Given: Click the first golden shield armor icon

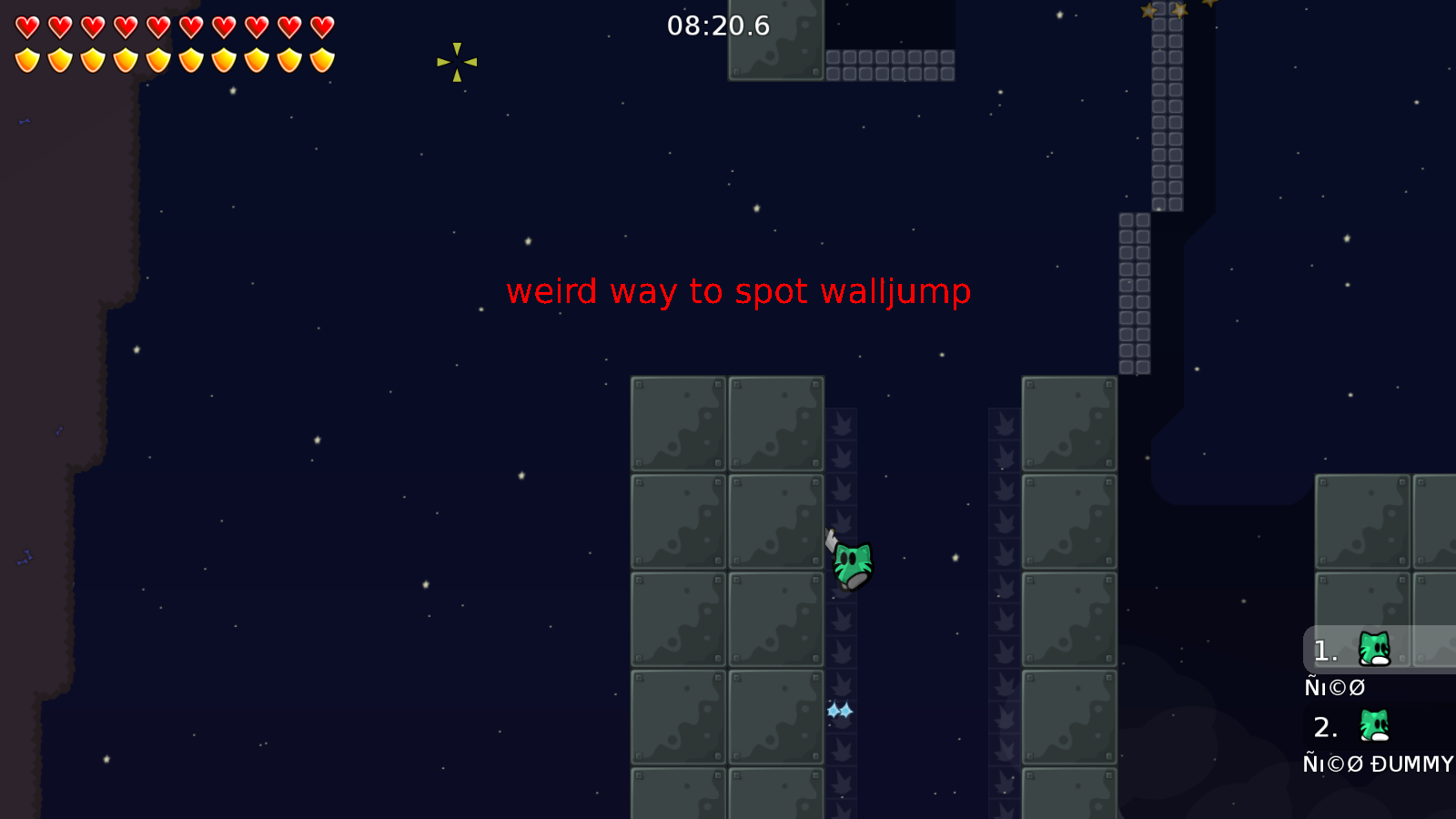Looking at the screenshot, I should [25, 62].
